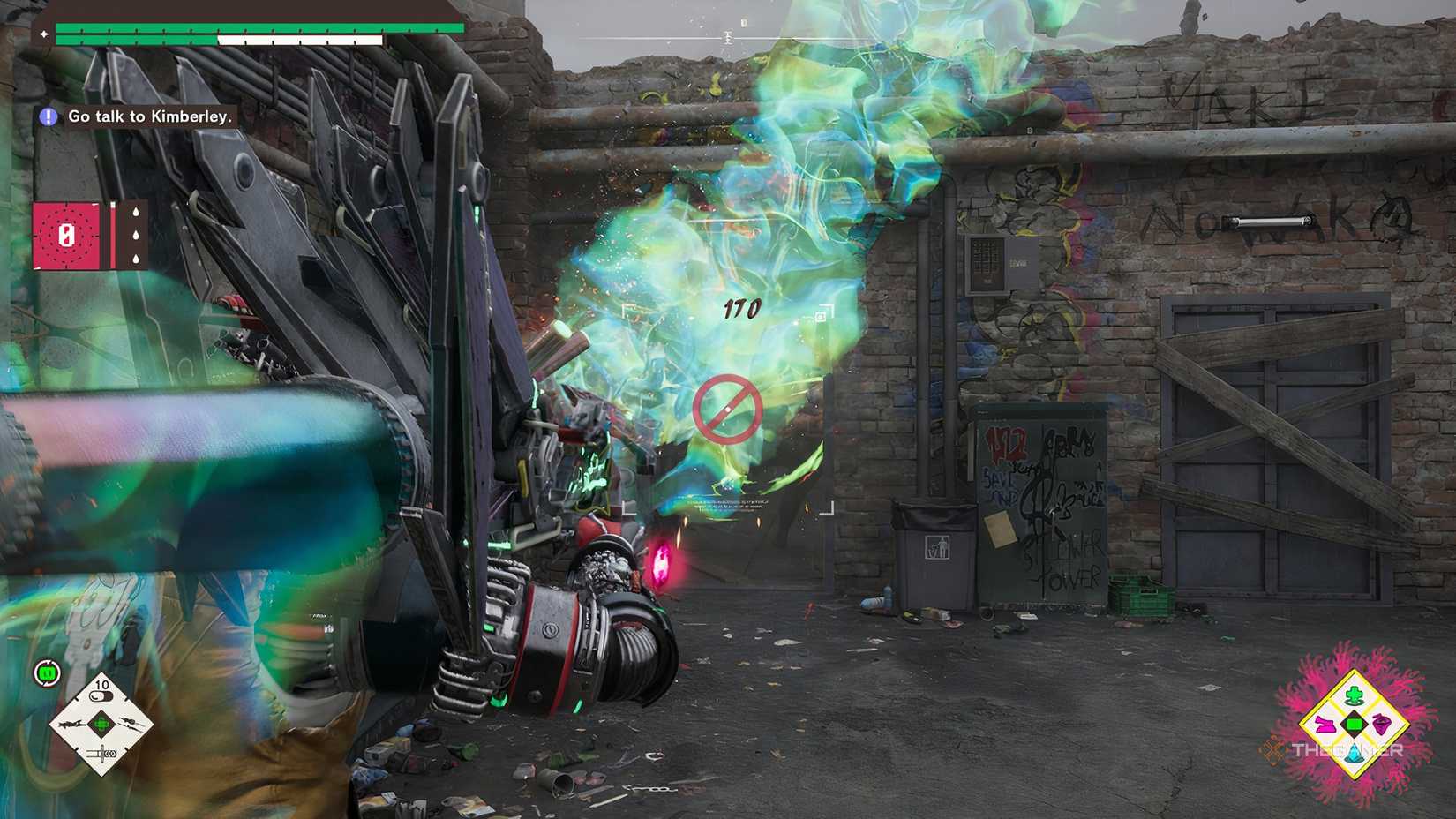Click the circular green weapon swap icon
The image size is (1456, 819).
coord(47,672)
